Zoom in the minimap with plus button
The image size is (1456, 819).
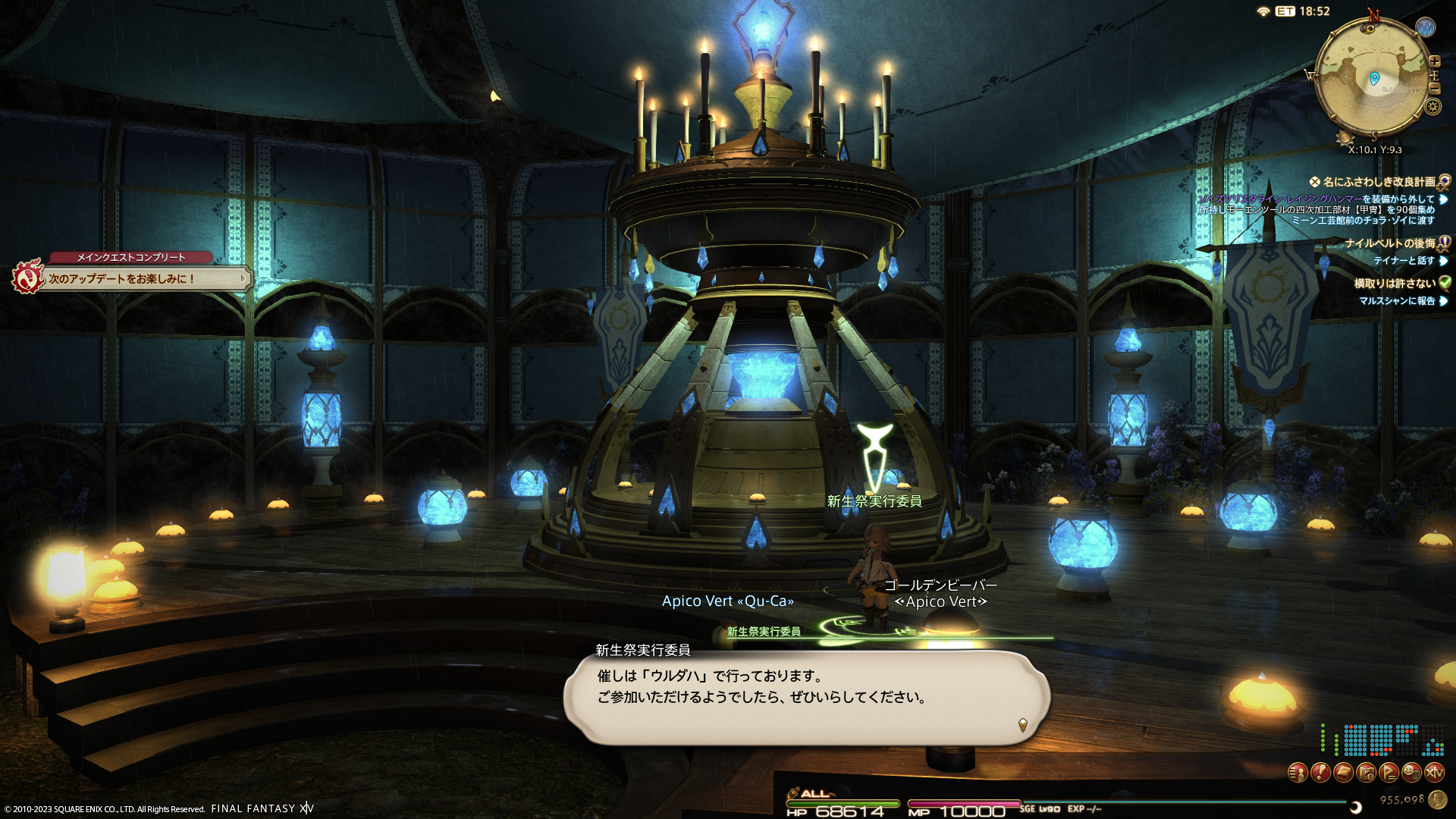point(1435,61)
